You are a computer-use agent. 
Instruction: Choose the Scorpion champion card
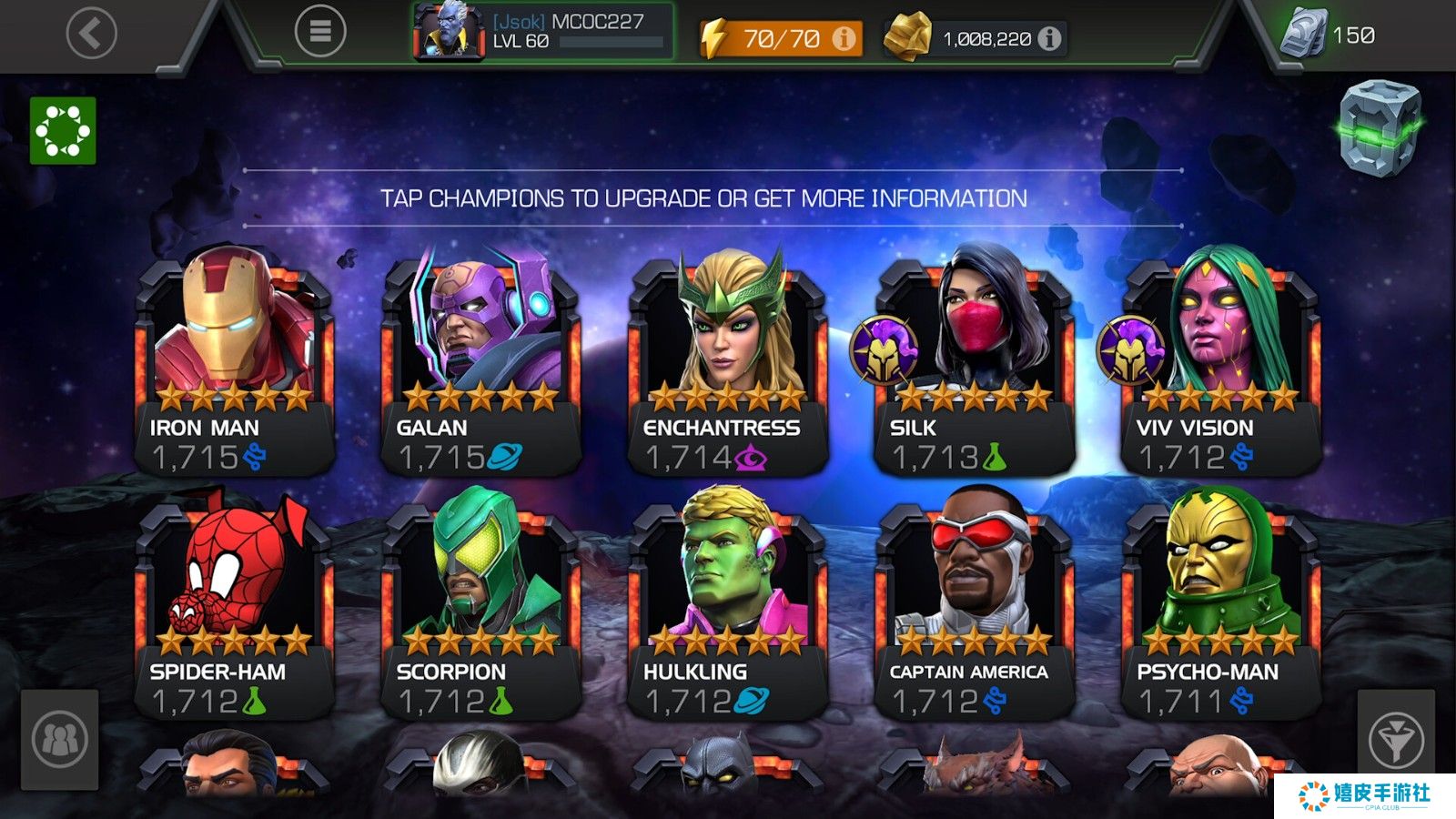(x=480, y=608)
